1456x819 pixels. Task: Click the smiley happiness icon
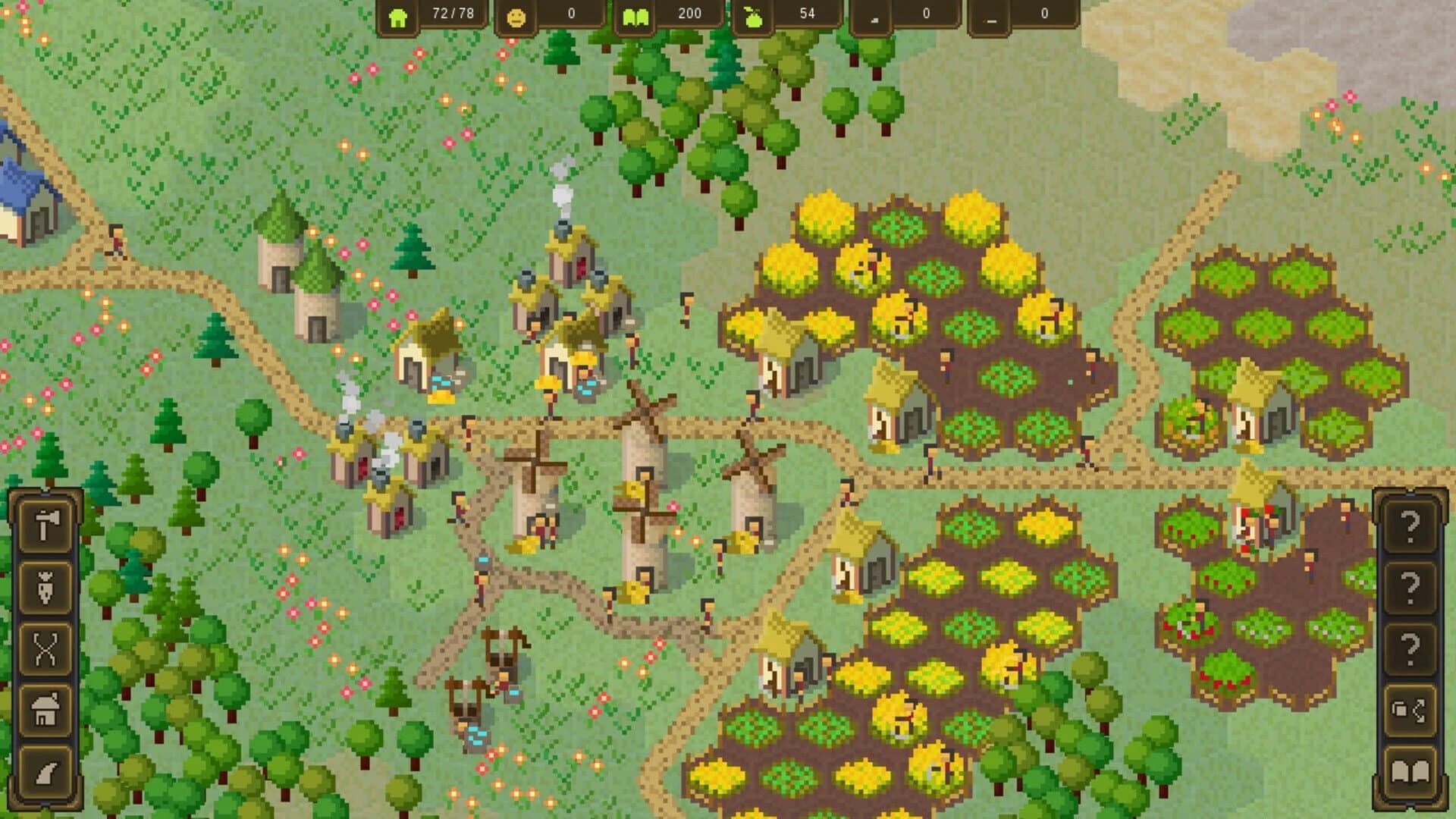point(516,16)
